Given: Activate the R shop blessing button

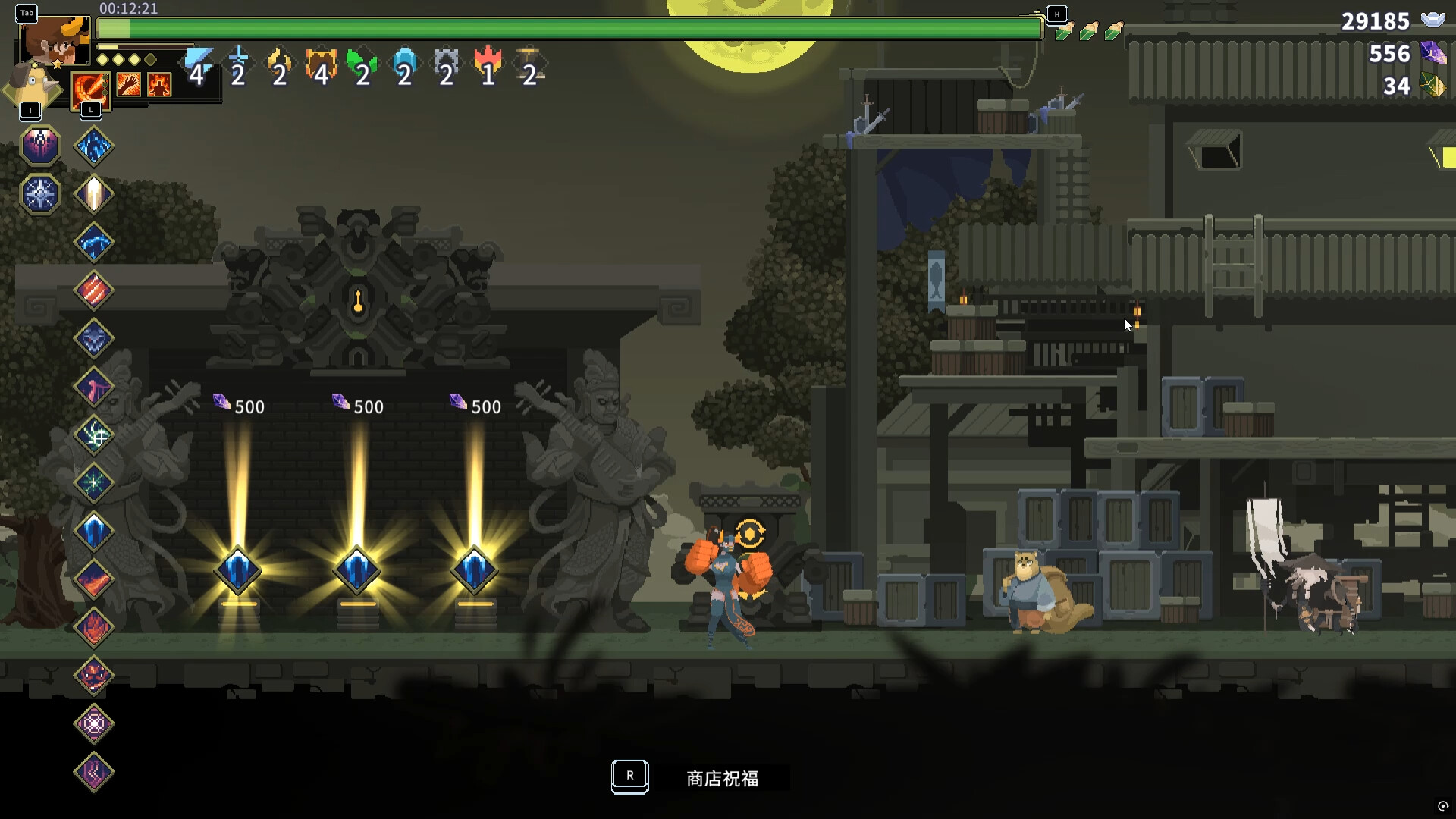Looking at the screenshot, I should click(x=629, y=777).
